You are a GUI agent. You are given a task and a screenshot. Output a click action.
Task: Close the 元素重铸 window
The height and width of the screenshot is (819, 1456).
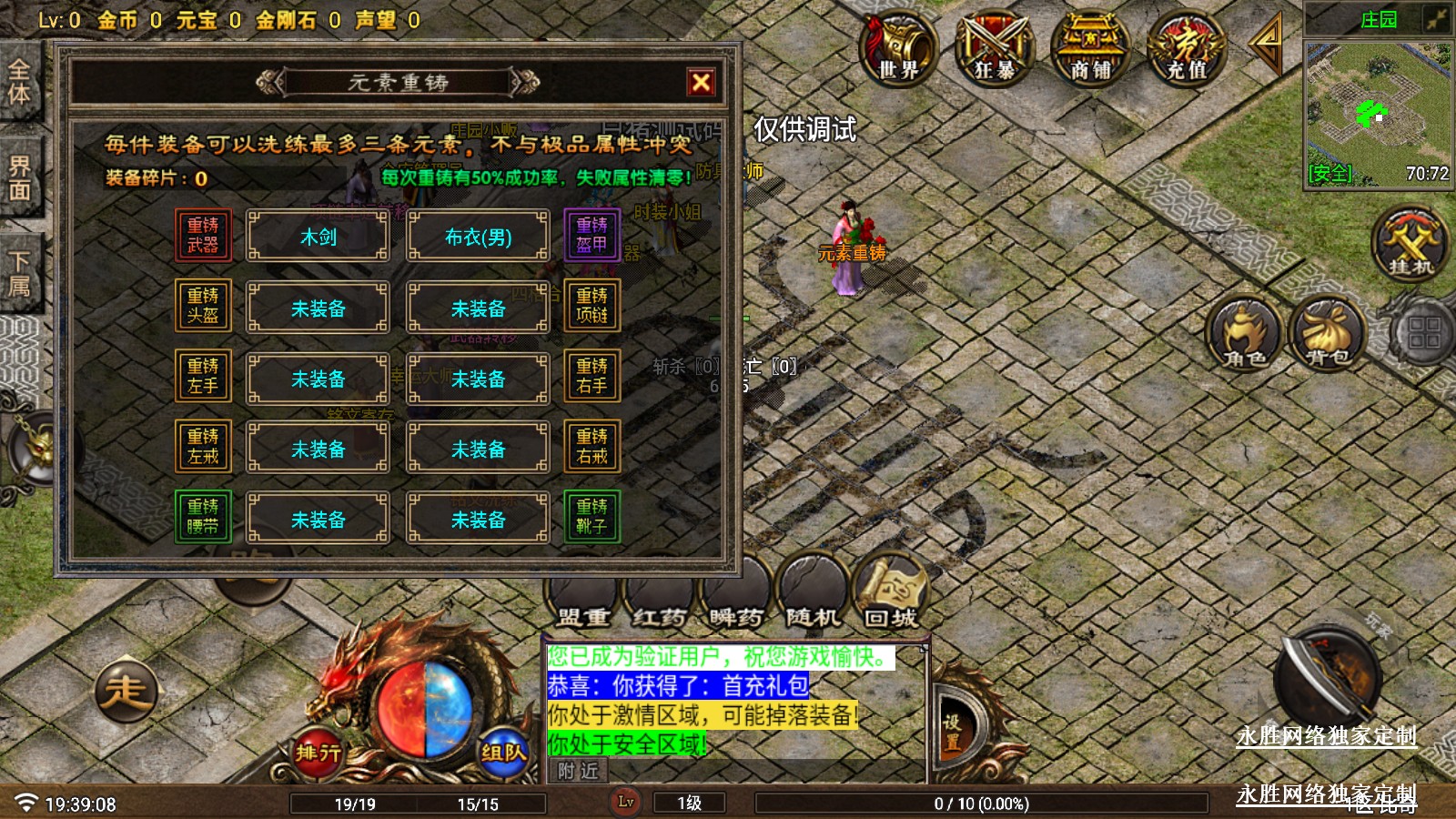click(x=701, y=83)
